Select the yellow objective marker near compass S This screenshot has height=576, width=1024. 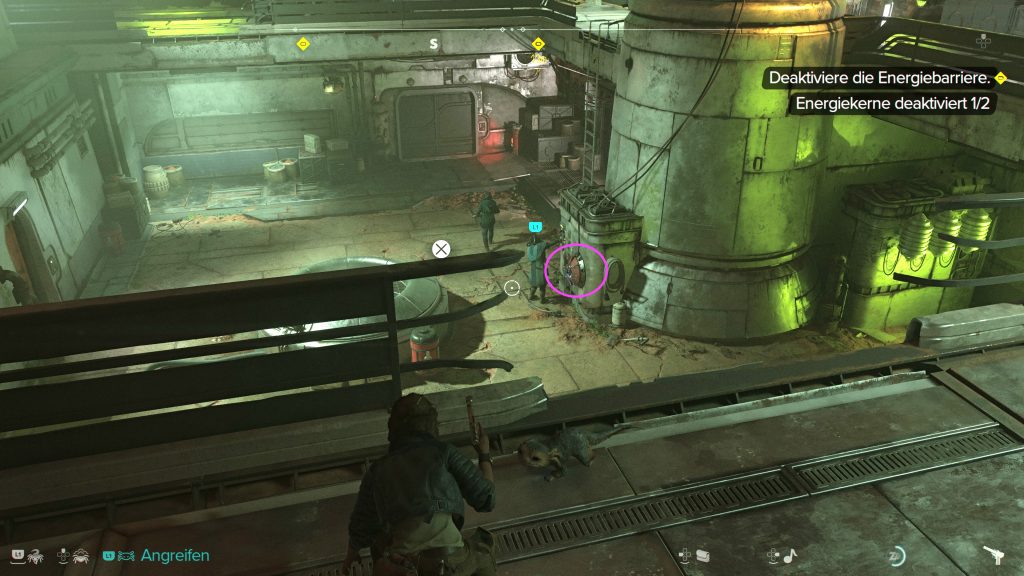(x=538, y=44)
